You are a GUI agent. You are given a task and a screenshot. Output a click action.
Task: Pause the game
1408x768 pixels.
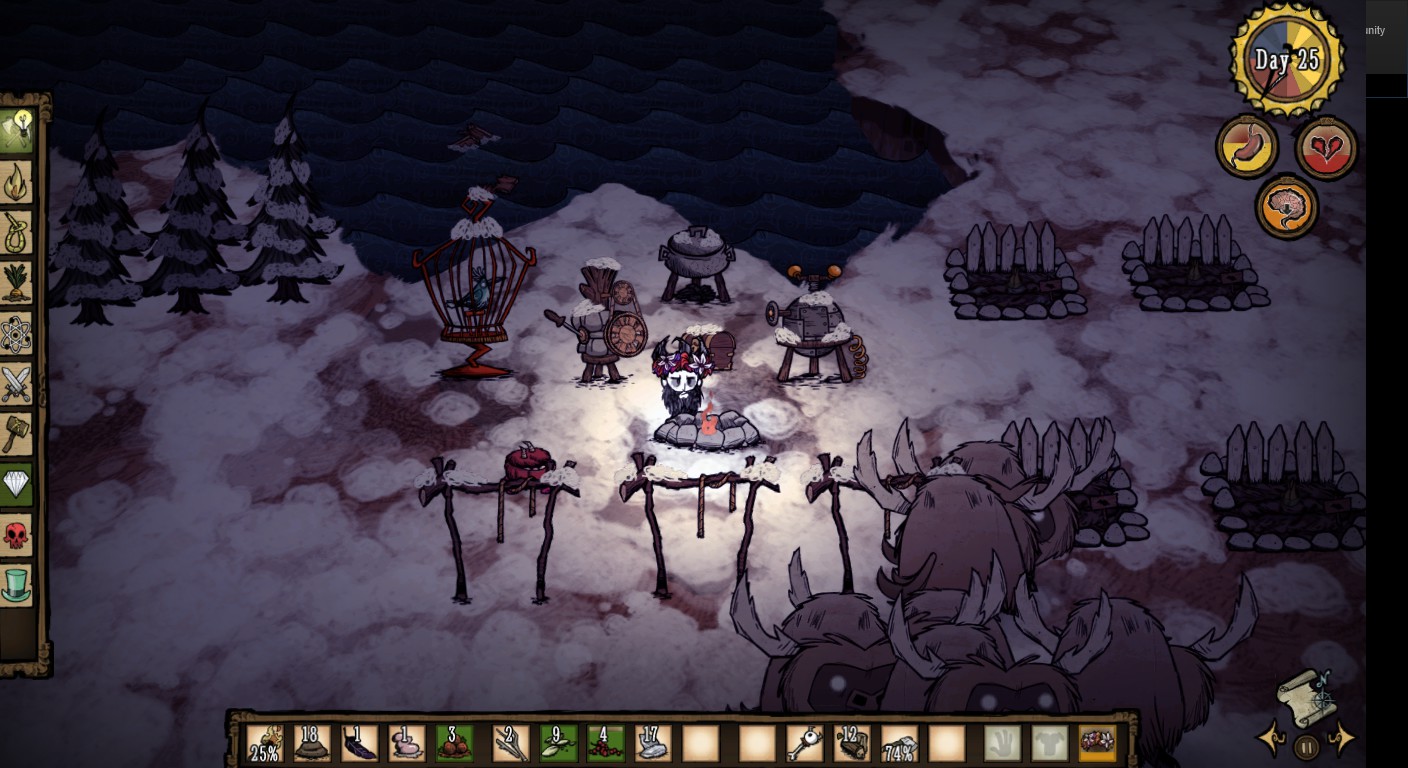(1306, 746)
